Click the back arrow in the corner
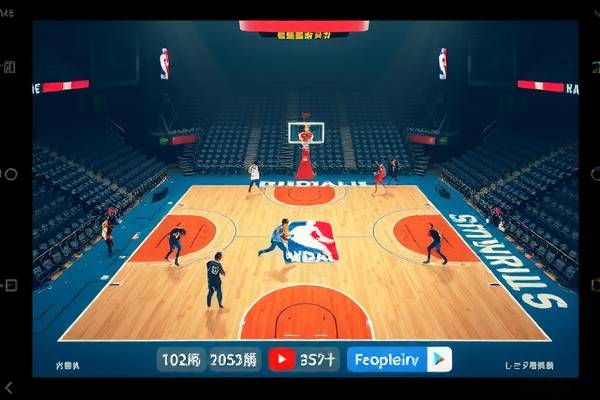This screenshot has height=400, width=600. pyautogui.click(x=9, y=387)
